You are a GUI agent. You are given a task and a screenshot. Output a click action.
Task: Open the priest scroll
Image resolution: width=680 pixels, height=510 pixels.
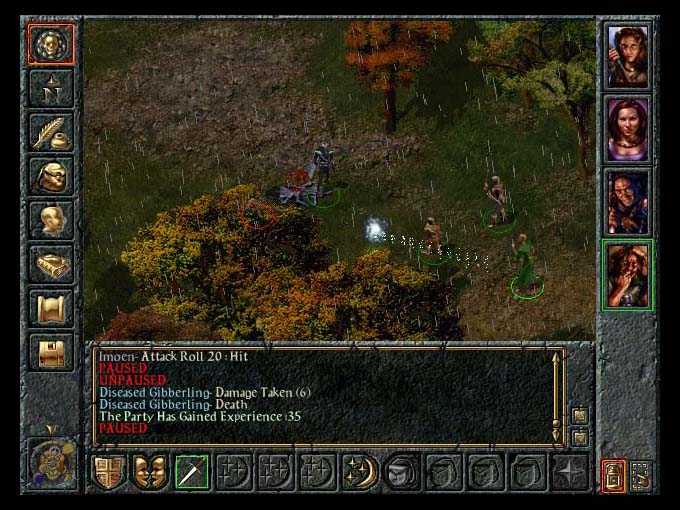[x=50, y=308]
